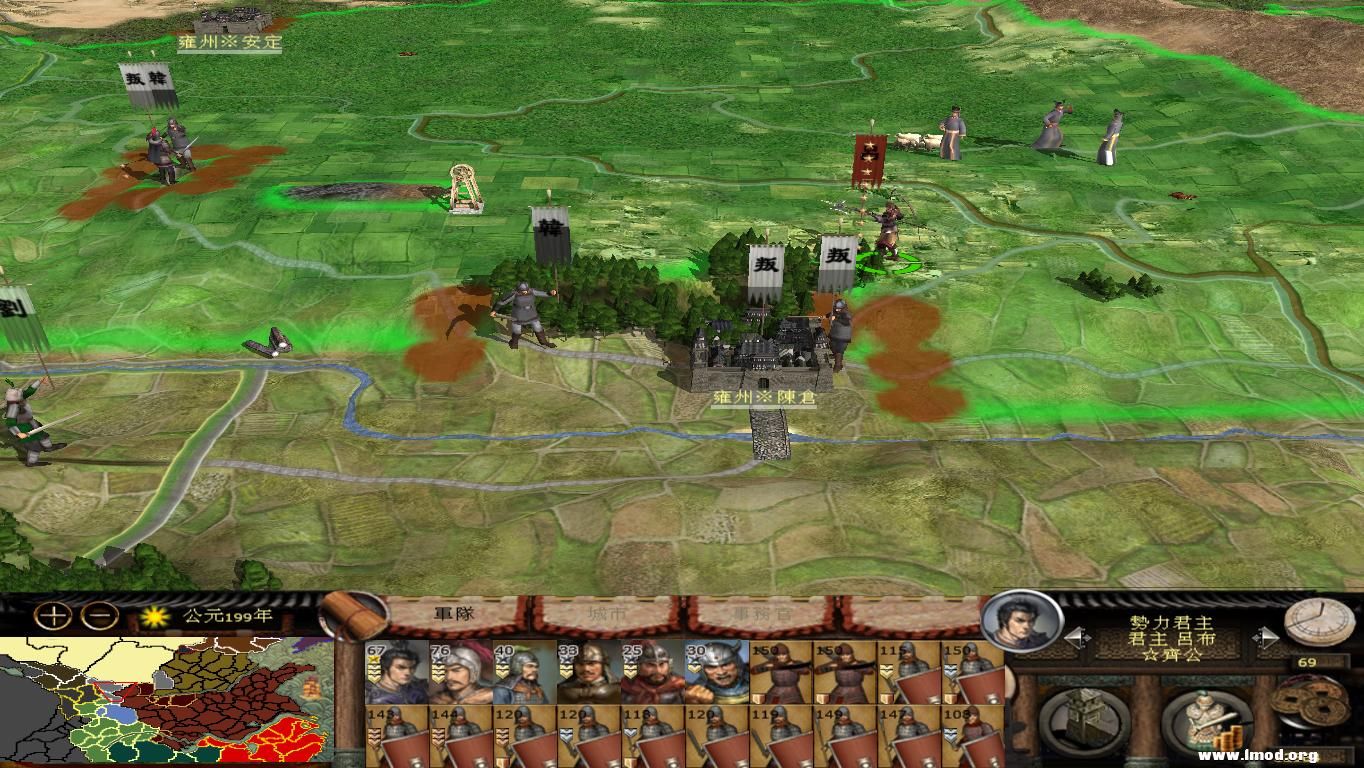1364x768 pixels.
Task: Click the yellow star rank on the first general card
Action: pyautogui.click(x=373, y=659)
